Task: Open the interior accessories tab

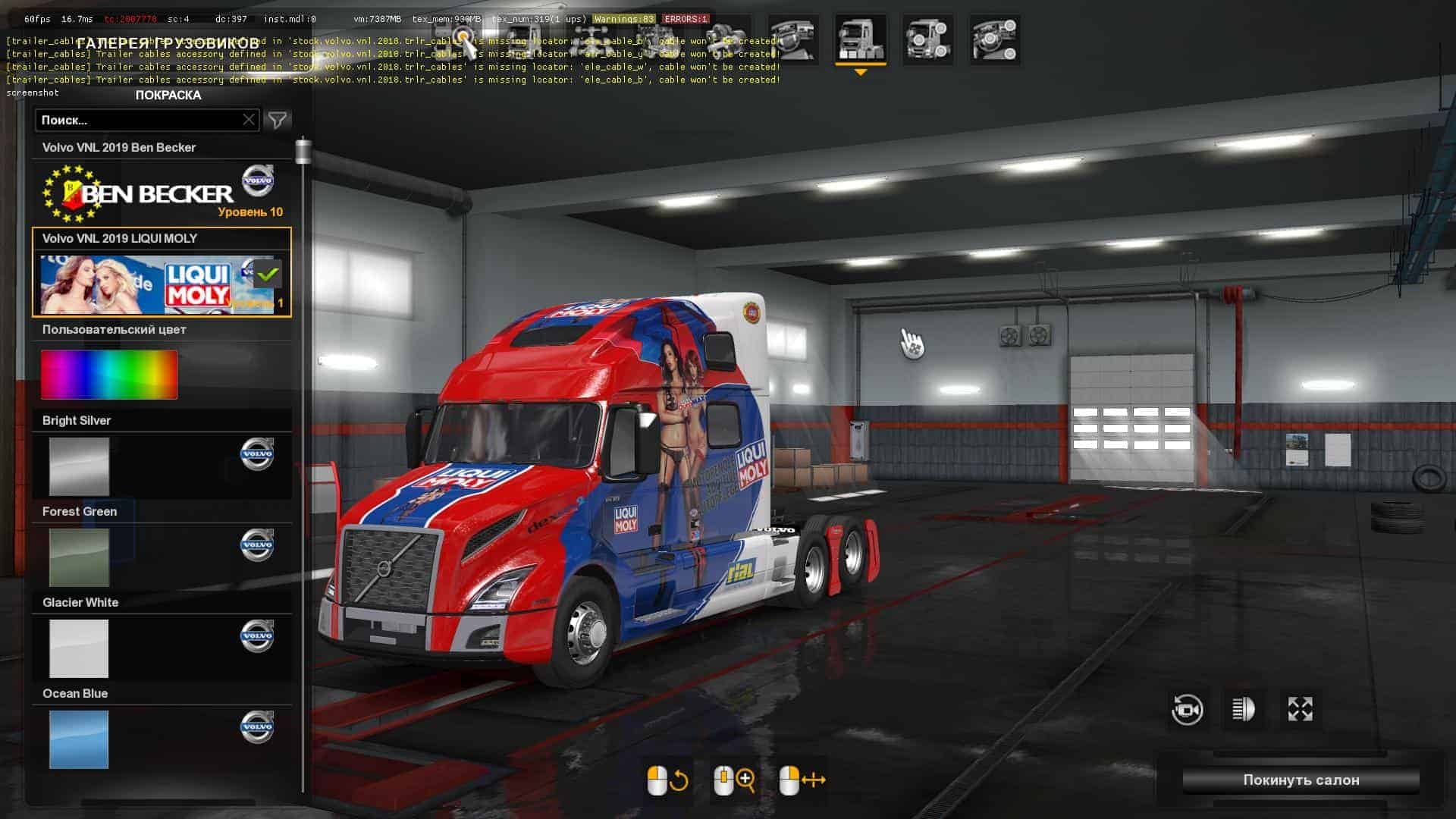Action: [995, 39]
